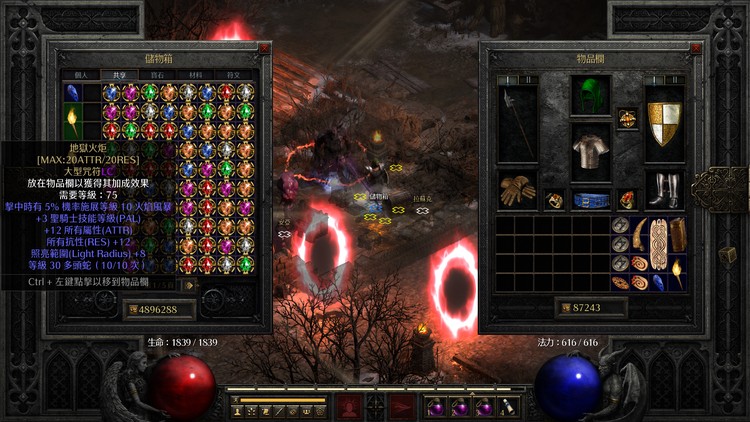
Task: Select the equipped gold and white shield
Action: pyautogui.click(x=663, y=122)
